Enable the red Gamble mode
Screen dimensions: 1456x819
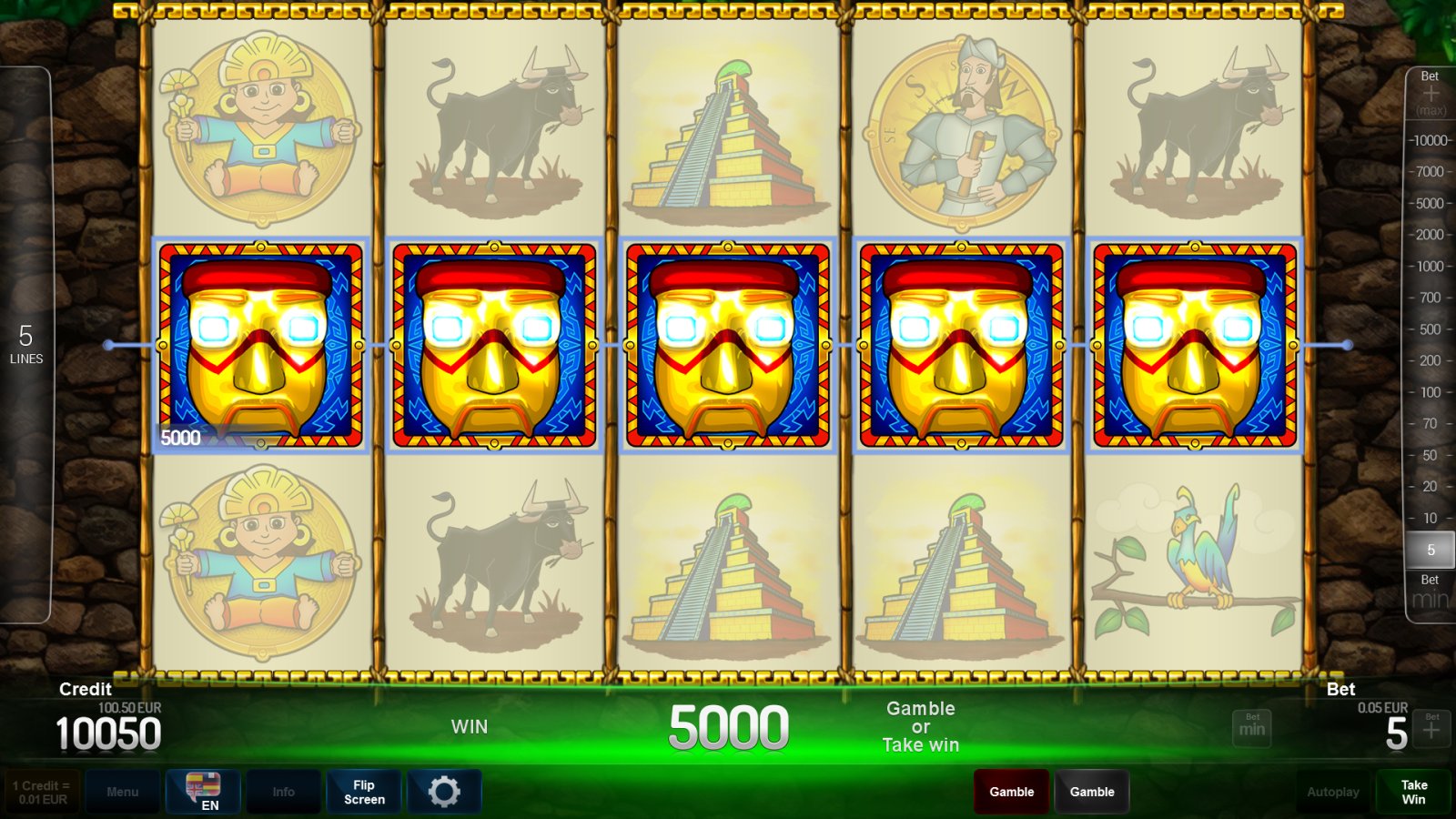point(1011,792)
